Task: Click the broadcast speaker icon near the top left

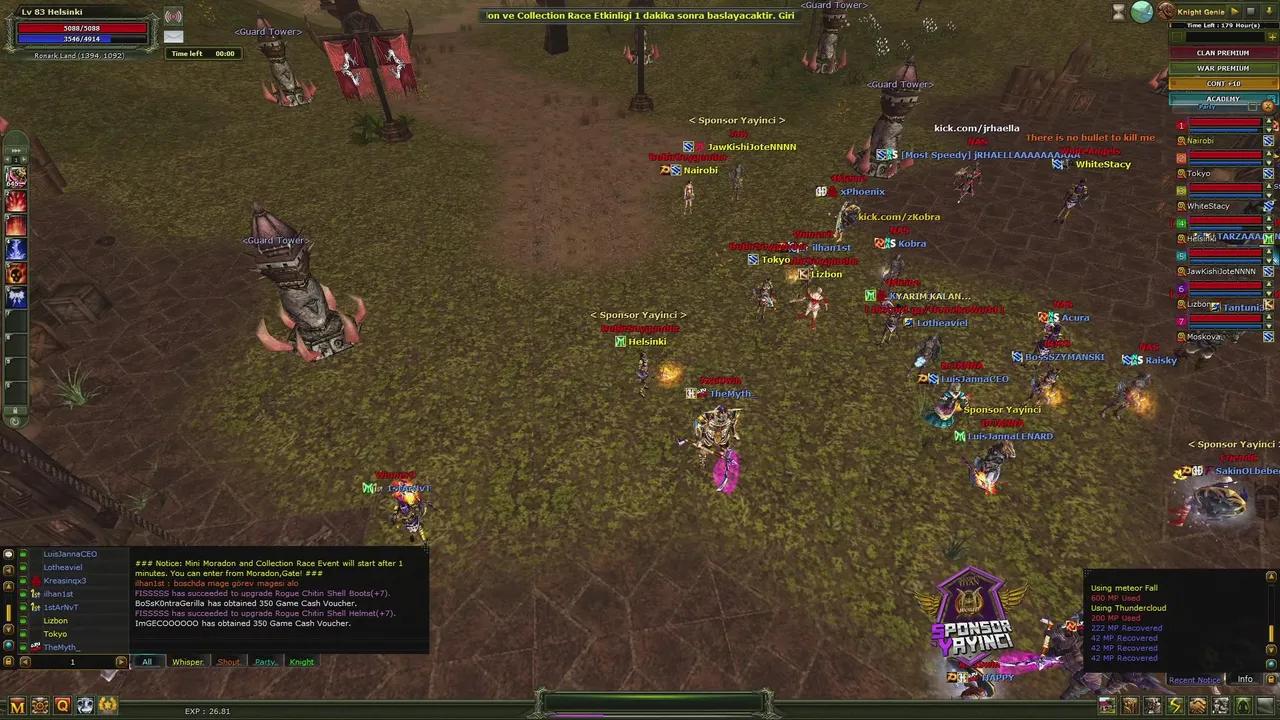Action: click(x=173, y=16)
